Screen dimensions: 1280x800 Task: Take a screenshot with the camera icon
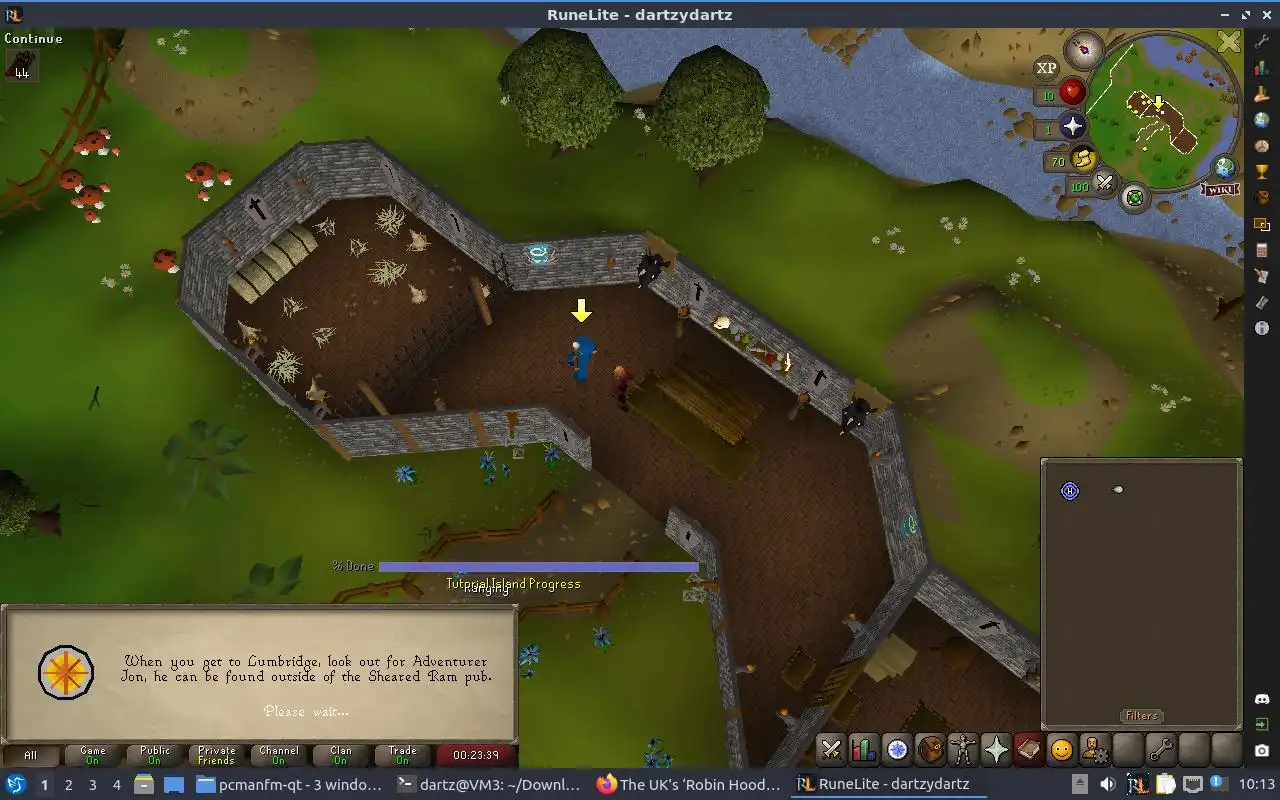[1262, 750]
